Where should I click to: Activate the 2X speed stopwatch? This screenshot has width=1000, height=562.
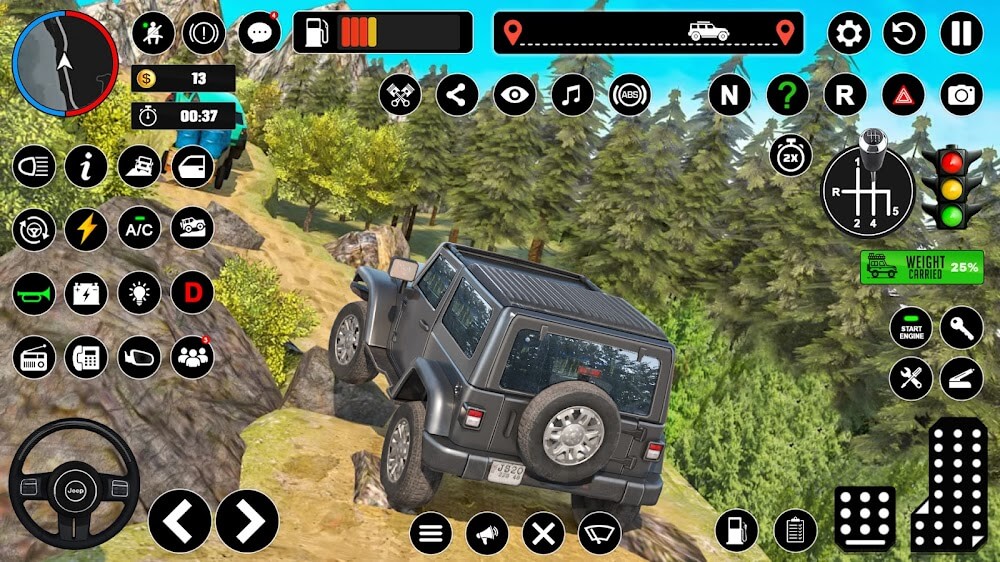pyautogui.click(x=790, y=155)
